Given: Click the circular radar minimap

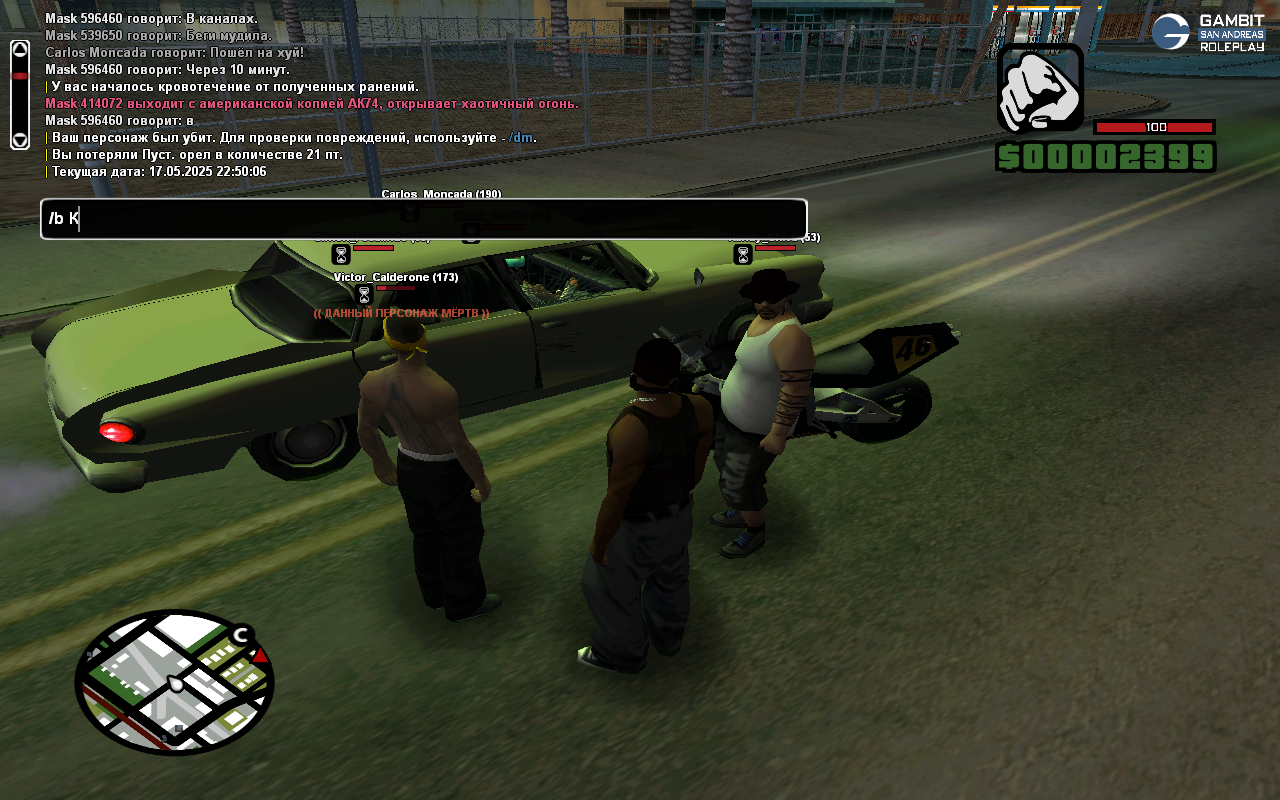Looking at the screenshot, I should (x=174, y=682).
